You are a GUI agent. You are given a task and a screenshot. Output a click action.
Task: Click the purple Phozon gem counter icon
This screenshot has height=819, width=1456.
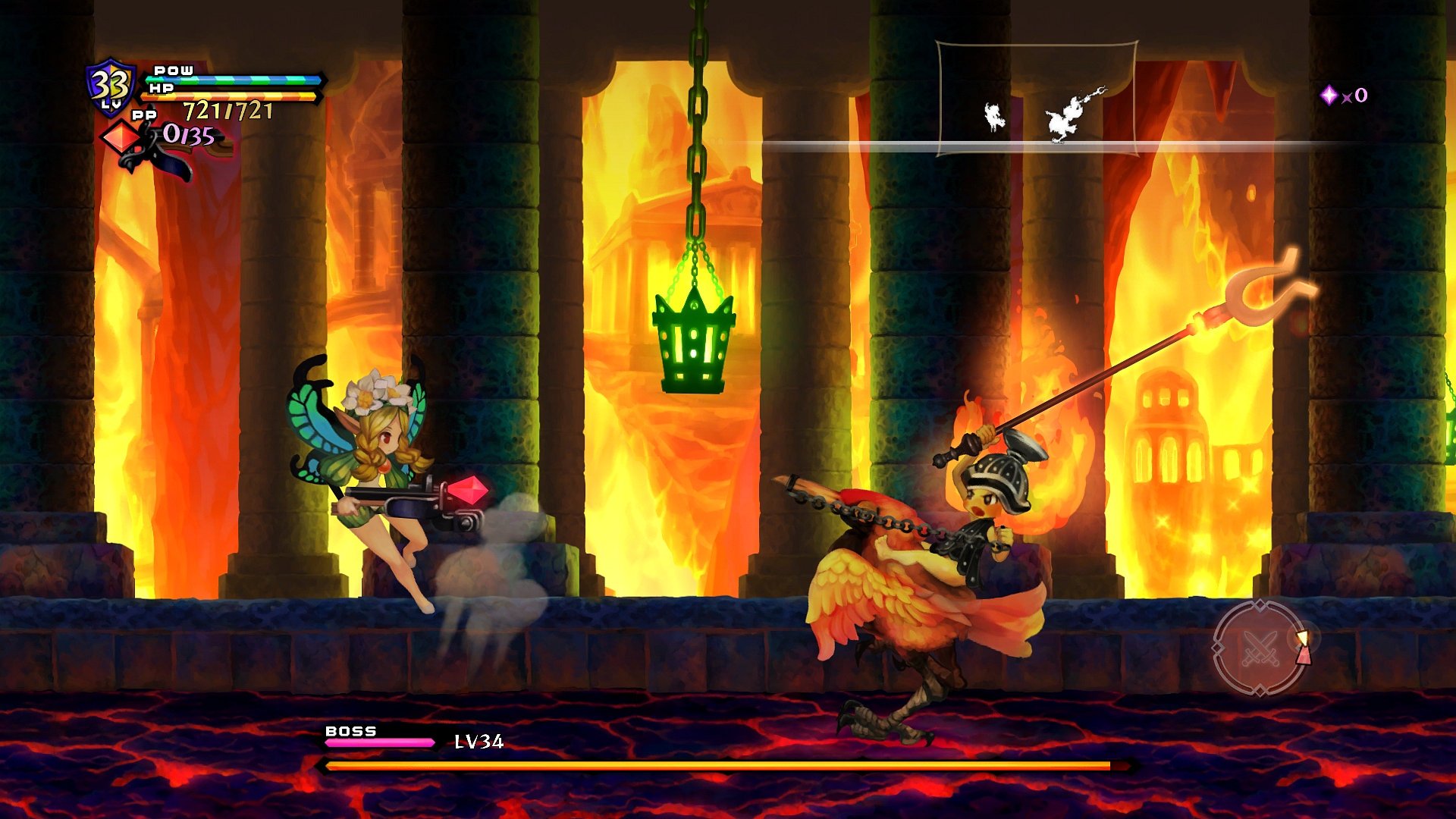1331,95
